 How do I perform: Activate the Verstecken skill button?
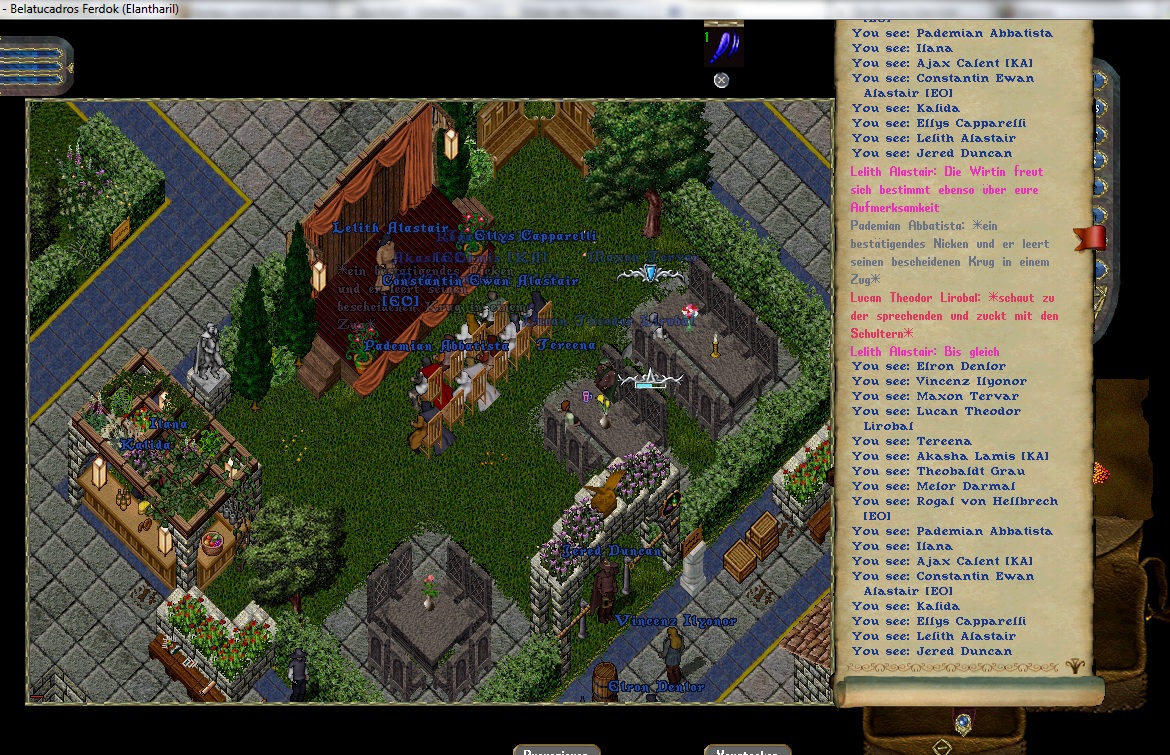tap(747, 750)
